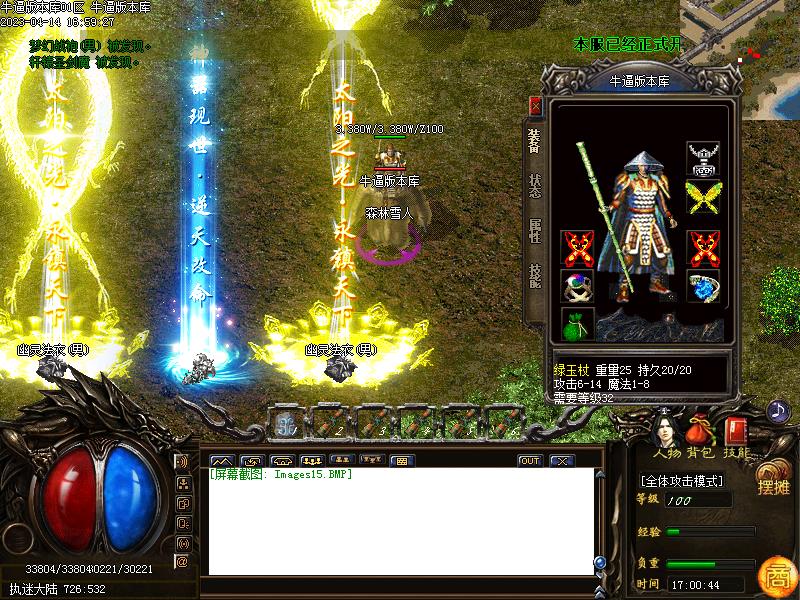This screenshot has width=800, height=600.
Task: Choose the multicolored gem ring slot
Action: pos(577,286)
